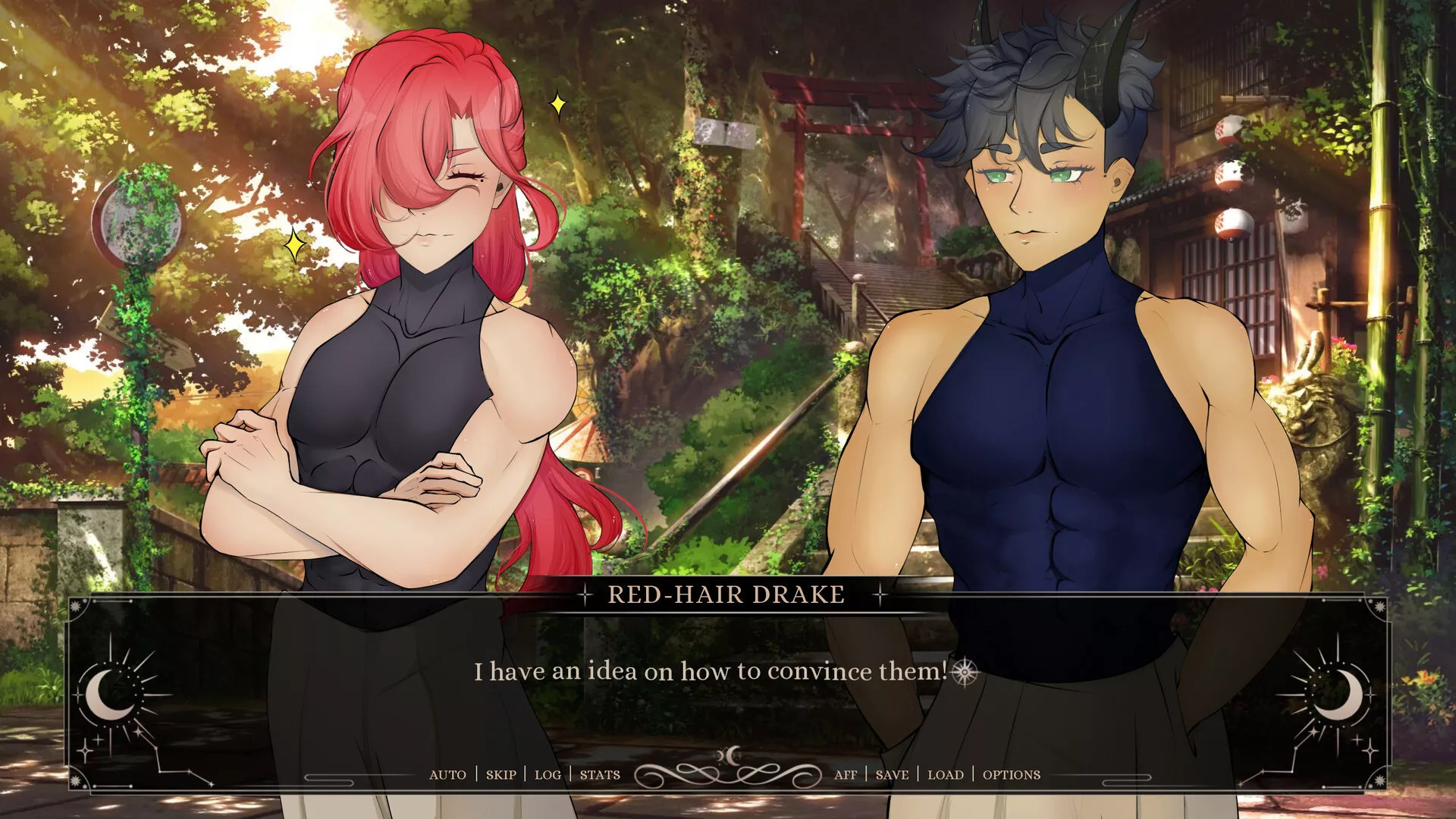Show the Stats screen
The height and width of the screenshot is (819, 1456).
(600, 774)
